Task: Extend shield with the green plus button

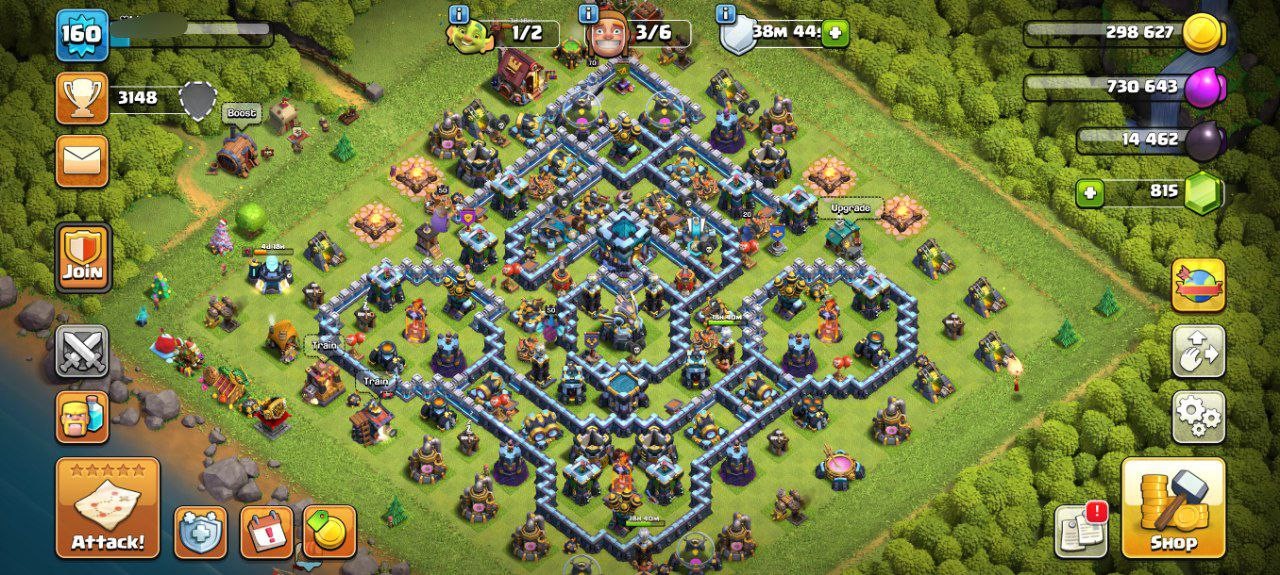Action: tap(836, 33)
